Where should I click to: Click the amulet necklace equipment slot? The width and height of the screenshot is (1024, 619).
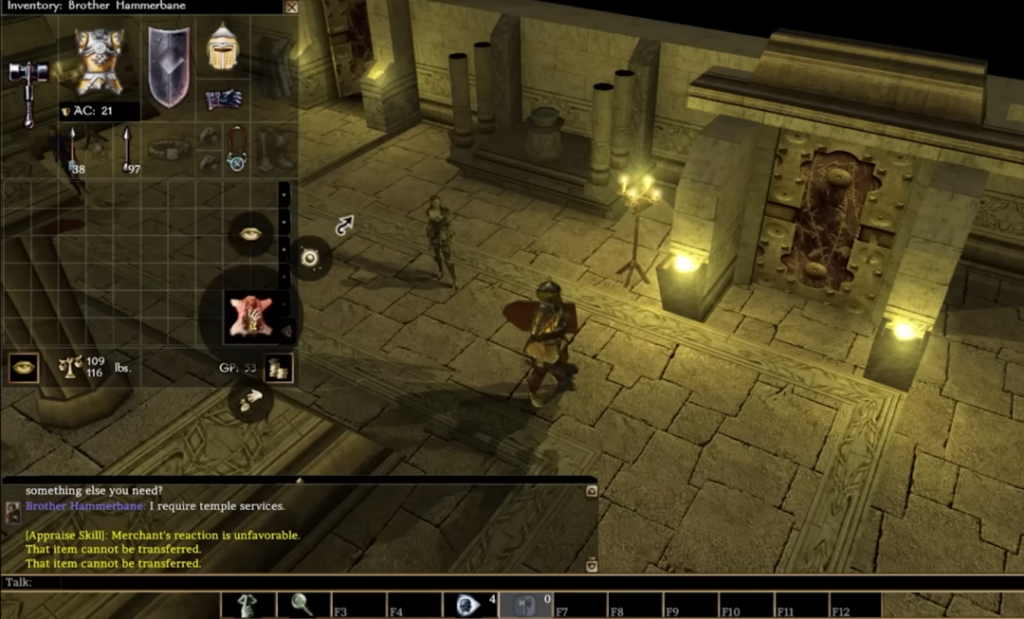236,149
